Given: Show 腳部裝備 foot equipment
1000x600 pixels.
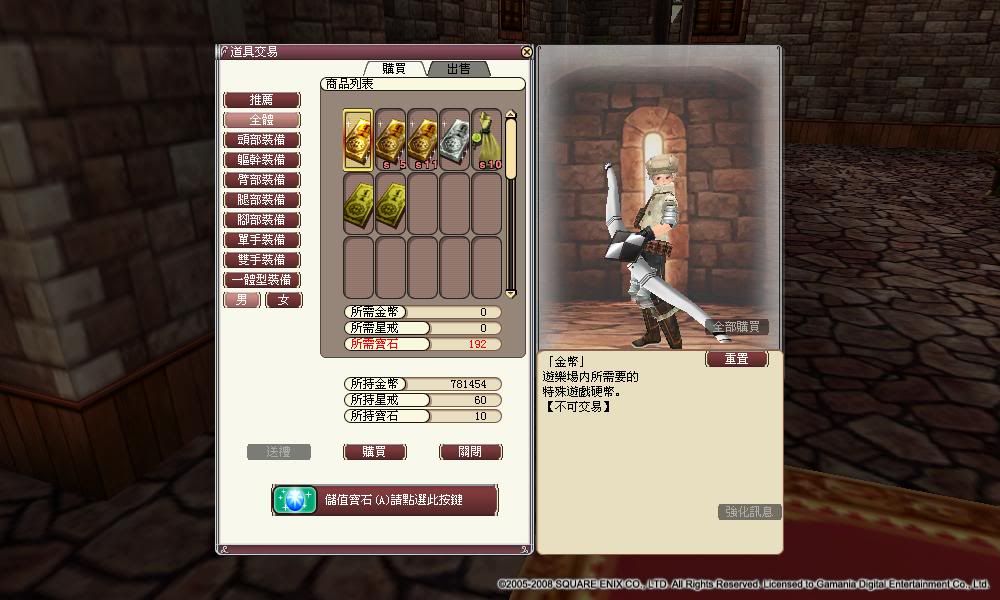Looking at the screenshot, I should (261, 220).
